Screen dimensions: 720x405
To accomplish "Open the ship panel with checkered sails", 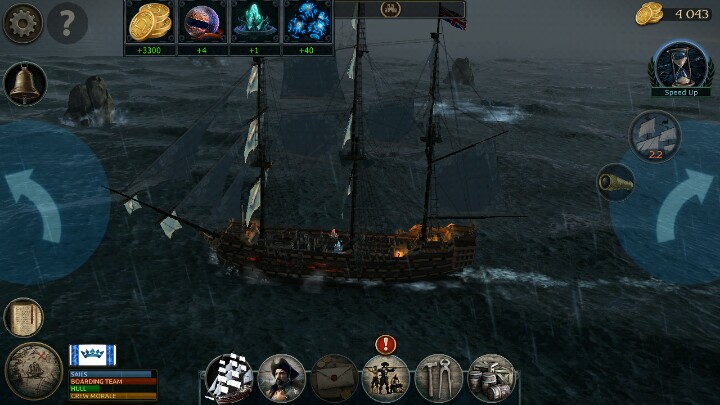I will 230,378.
